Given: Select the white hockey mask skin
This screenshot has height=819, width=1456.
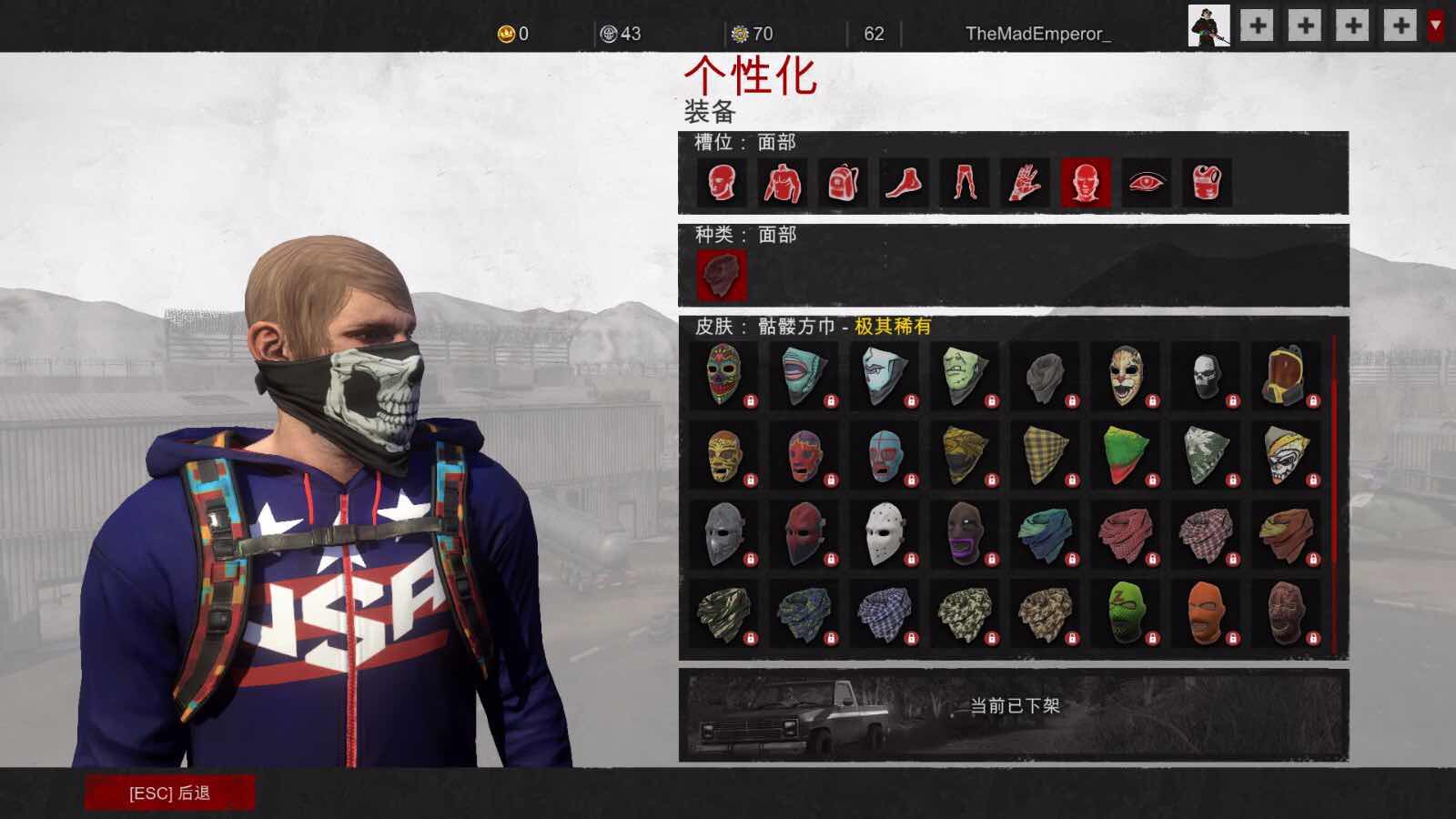Looking at the screenshot, I should point(885,535).
